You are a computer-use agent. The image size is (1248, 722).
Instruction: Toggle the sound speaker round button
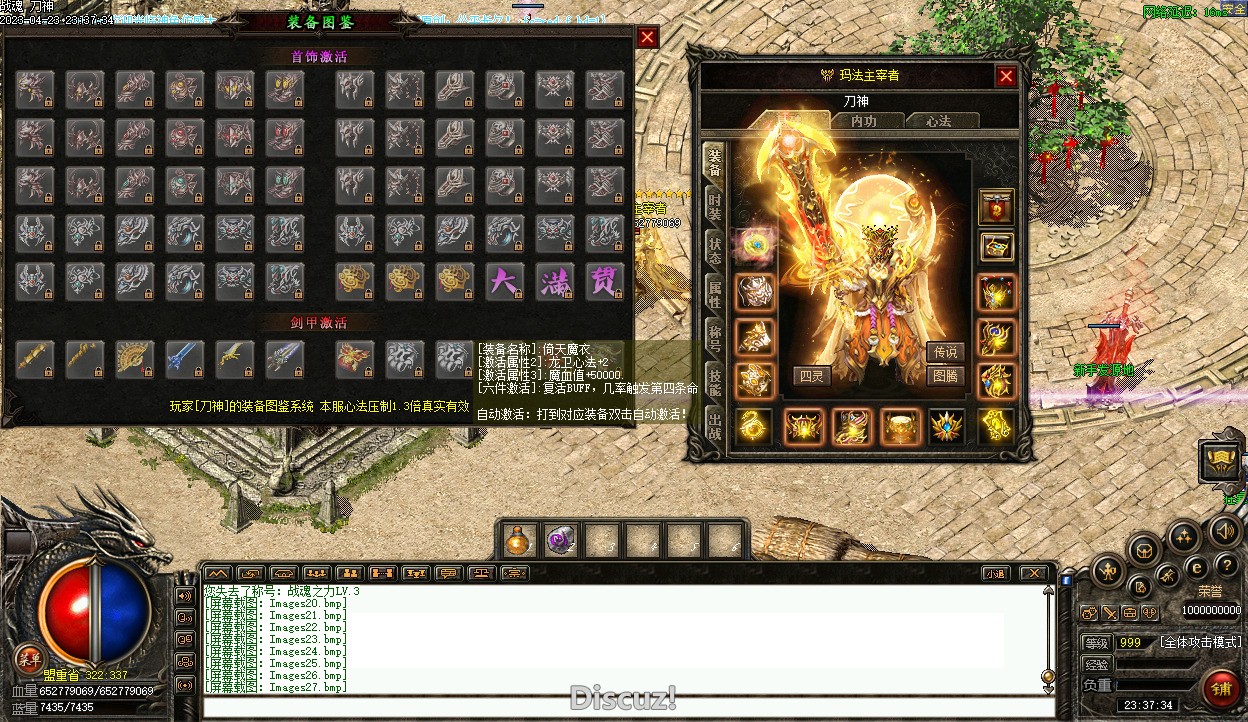[1225, 531]
